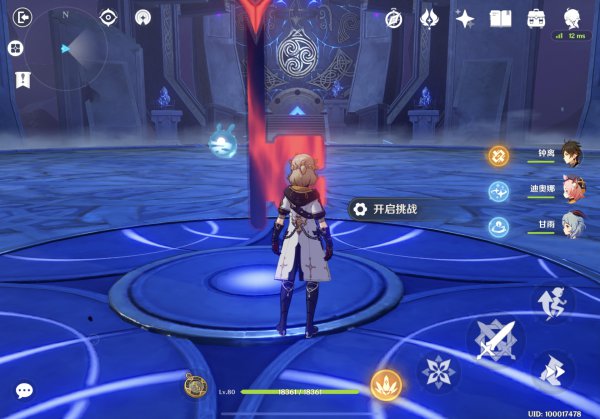Unleash the glowing orange elemental burst
600x419 pixels.
385,385
